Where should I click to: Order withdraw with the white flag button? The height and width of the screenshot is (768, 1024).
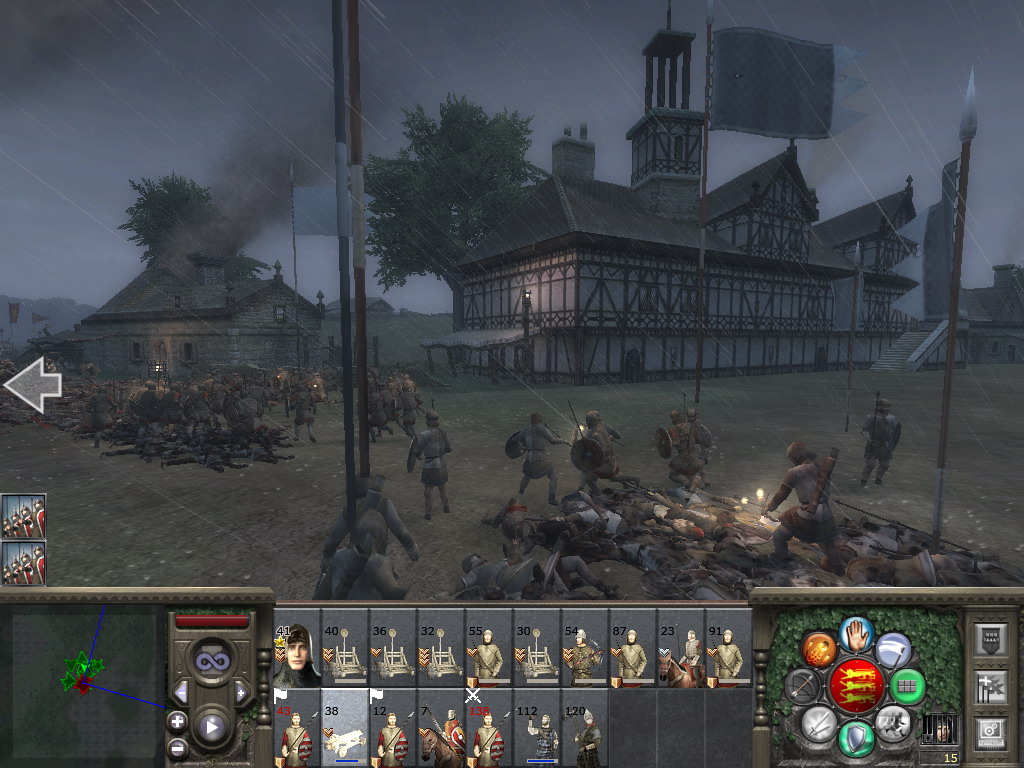click(894, 650)
